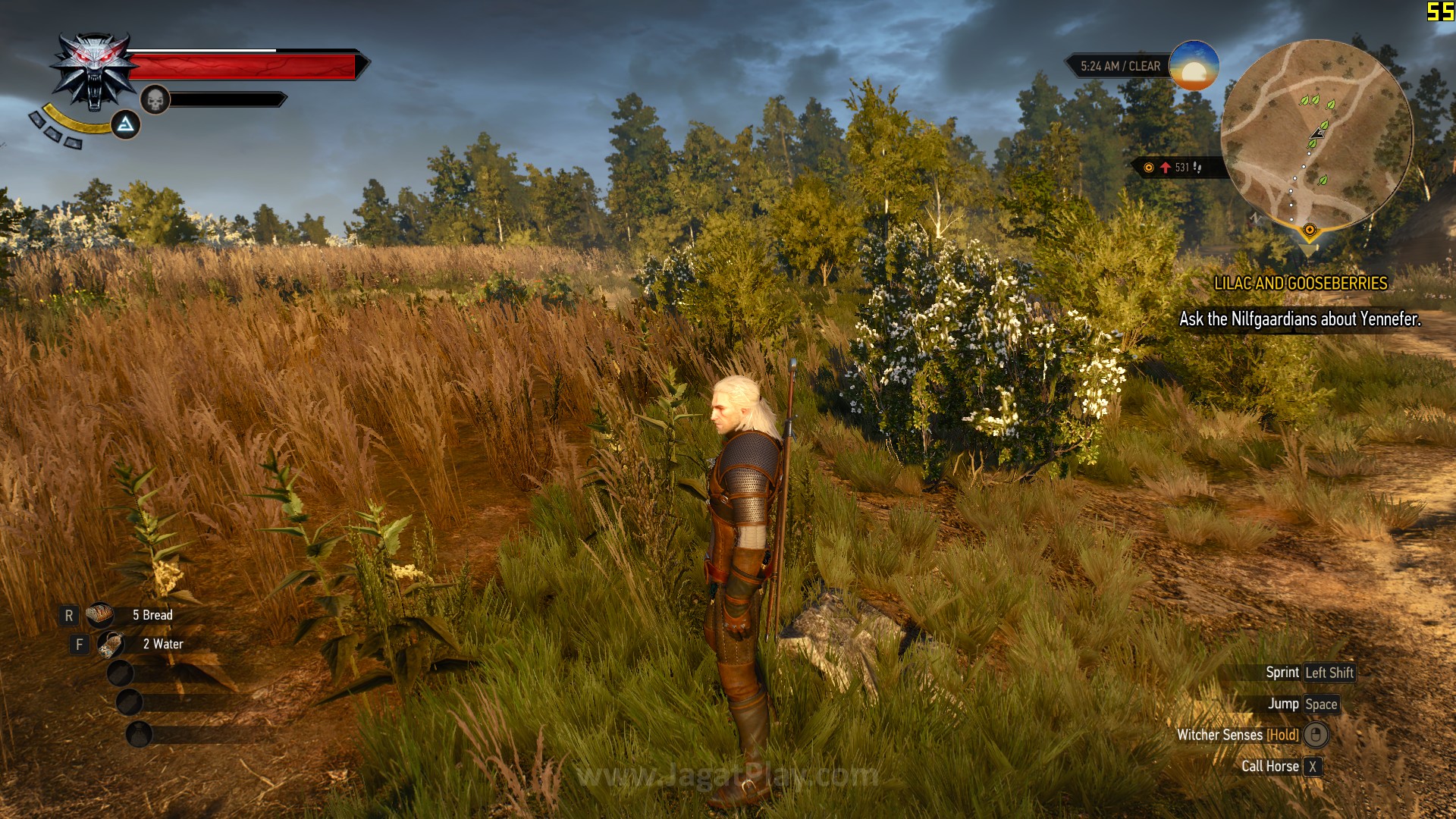Select the active sign icon
The width and height of the screenshot is (1456, 819).
[126, 124]
